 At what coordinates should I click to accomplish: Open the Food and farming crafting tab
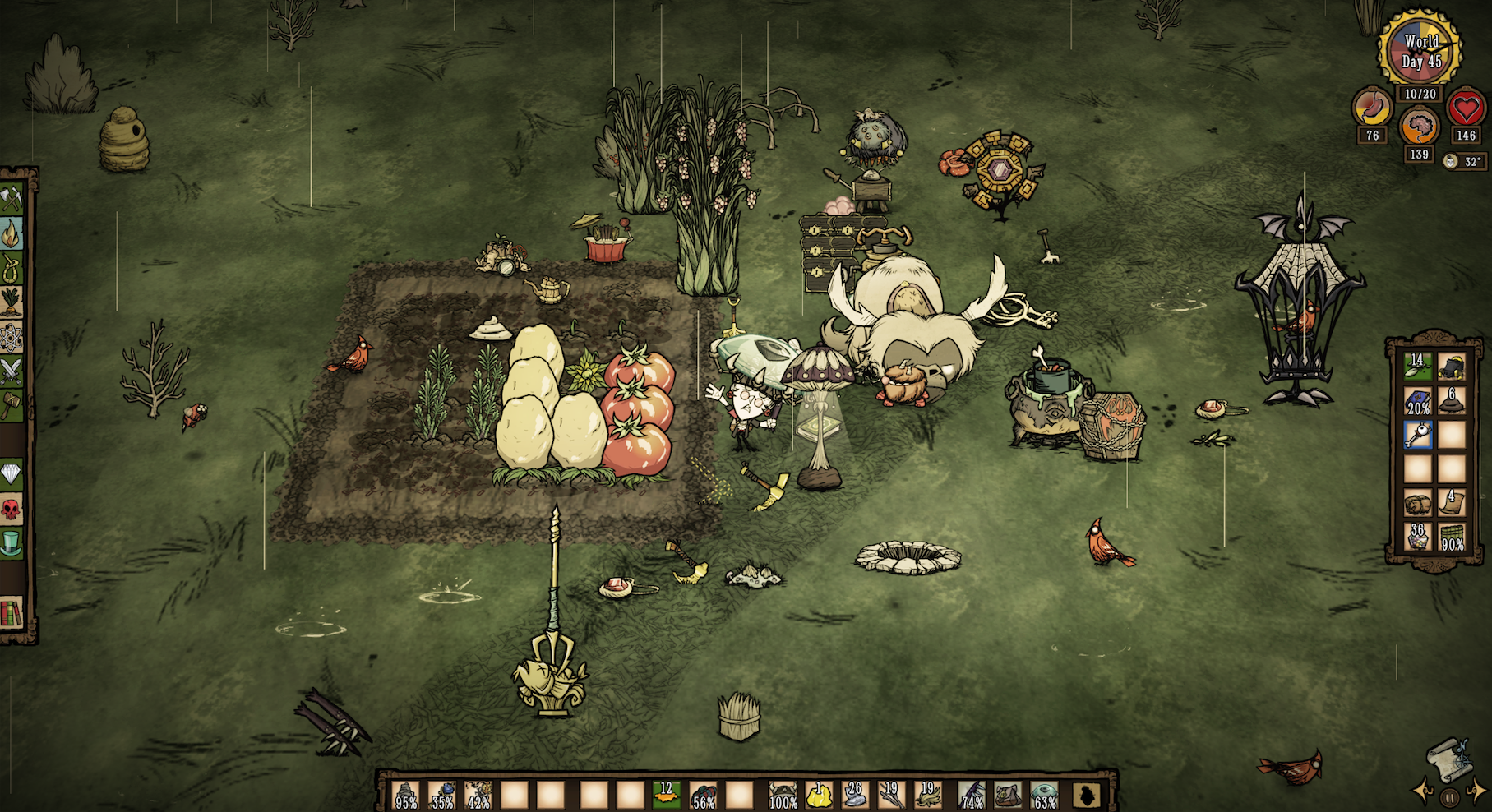[12, 302]
